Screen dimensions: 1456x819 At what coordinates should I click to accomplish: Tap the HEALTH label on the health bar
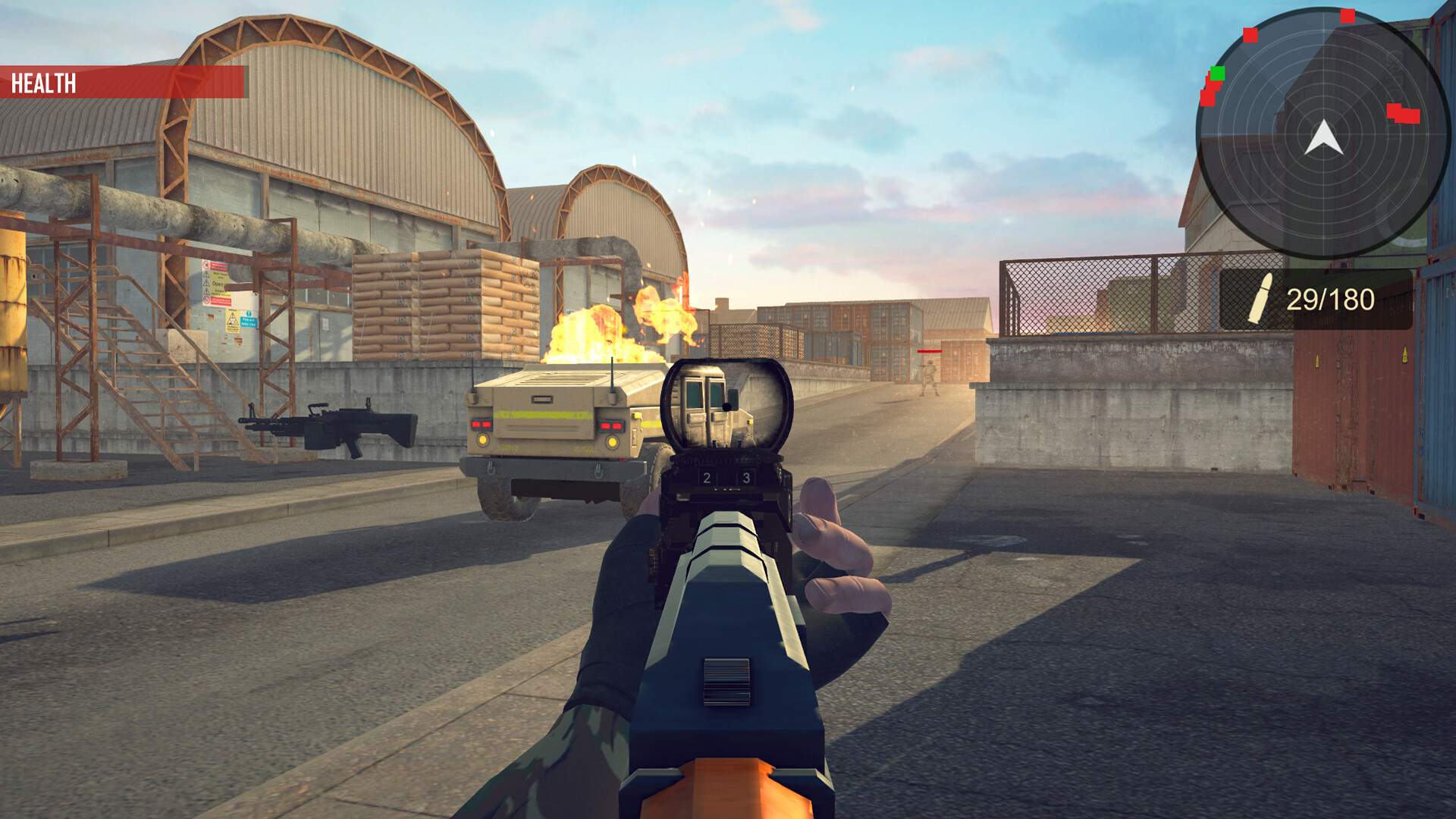(43, 80)
